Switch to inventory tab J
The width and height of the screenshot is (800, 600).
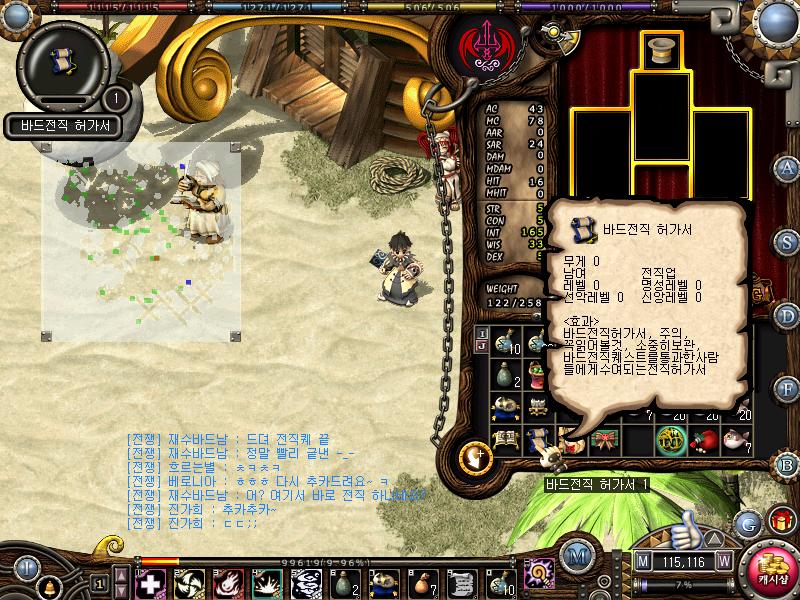coord(482,346)
